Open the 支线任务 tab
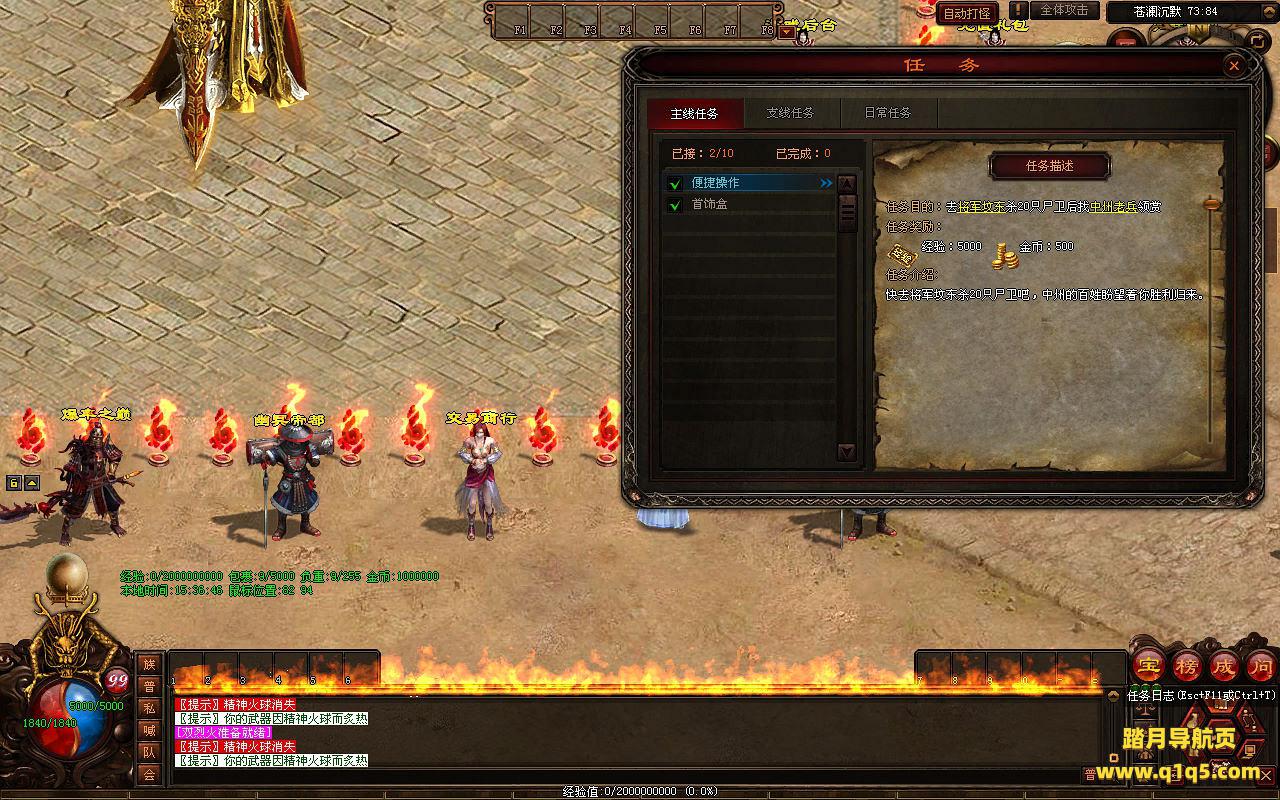The image size is (1280, 800). [x=790, y=113]
